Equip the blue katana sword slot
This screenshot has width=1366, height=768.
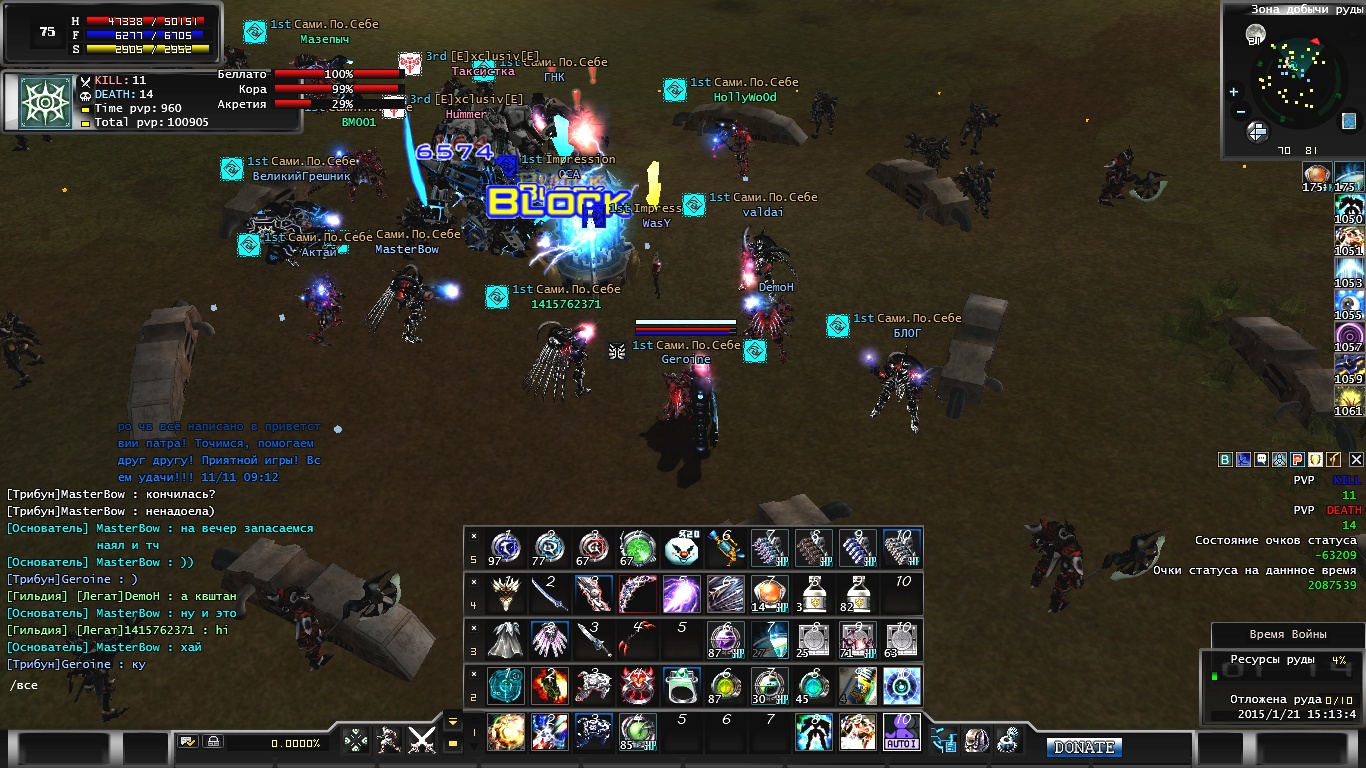click(550, 594)
